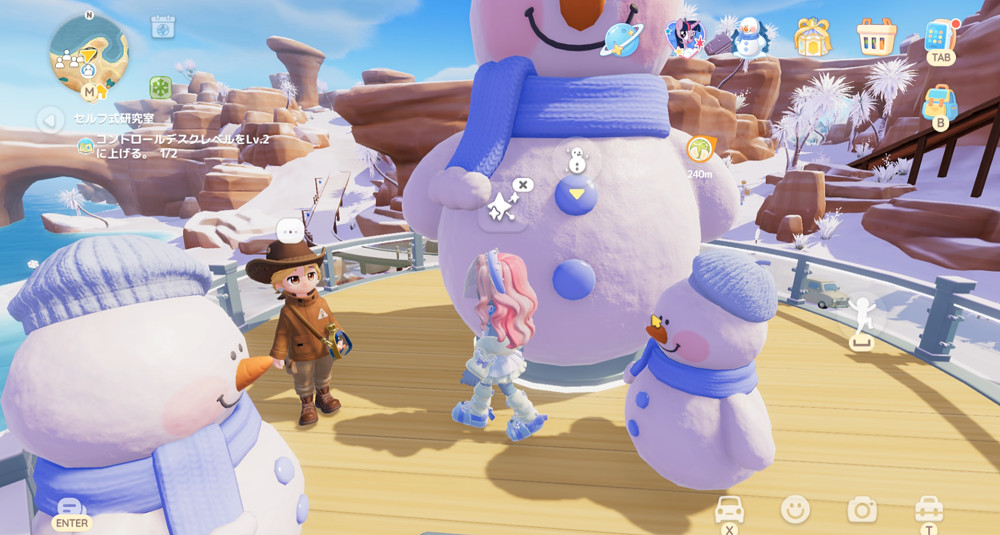
Task: Open the circular minimap
Action: (88, 52)
